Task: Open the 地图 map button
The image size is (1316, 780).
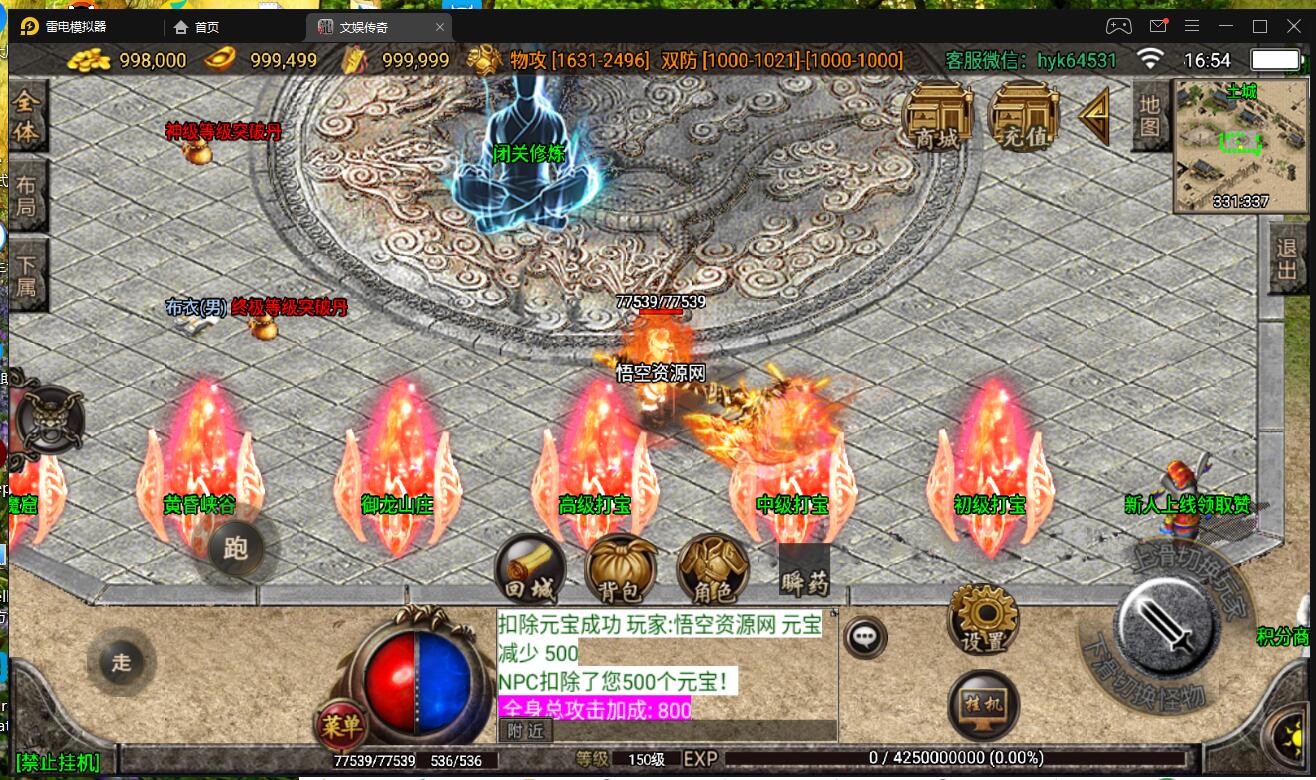Action: (1150, 115)
